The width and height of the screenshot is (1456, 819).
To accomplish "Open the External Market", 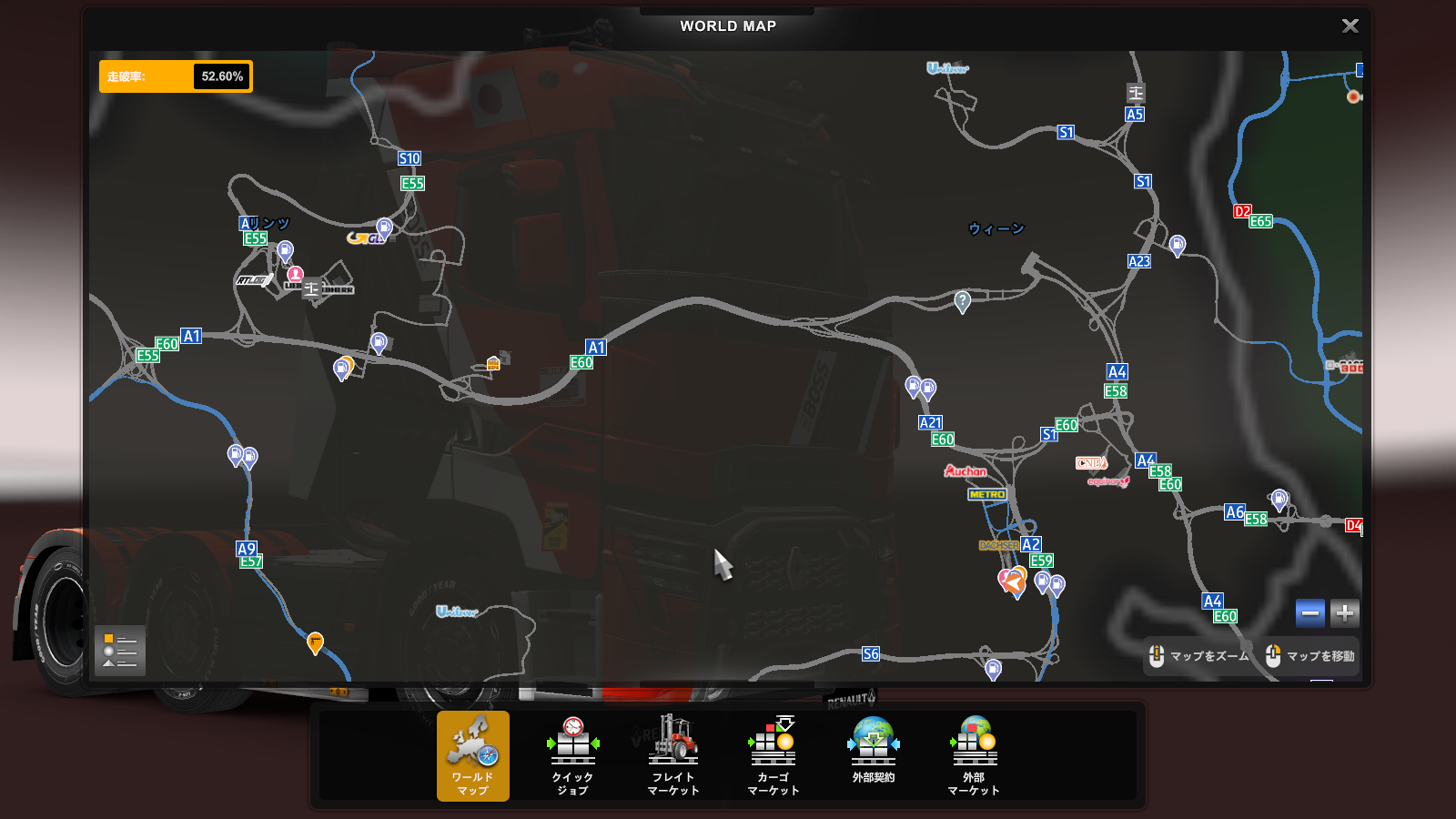I will (x=974, y=755).
